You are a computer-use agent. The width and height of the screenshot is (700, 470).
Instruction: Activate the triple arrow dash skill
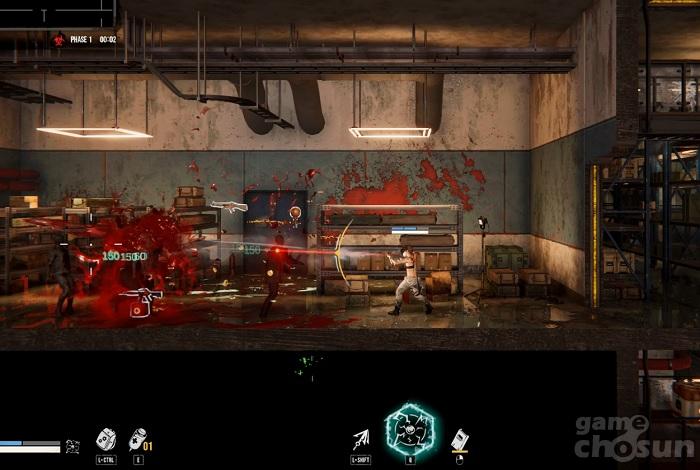coord(361,438)
